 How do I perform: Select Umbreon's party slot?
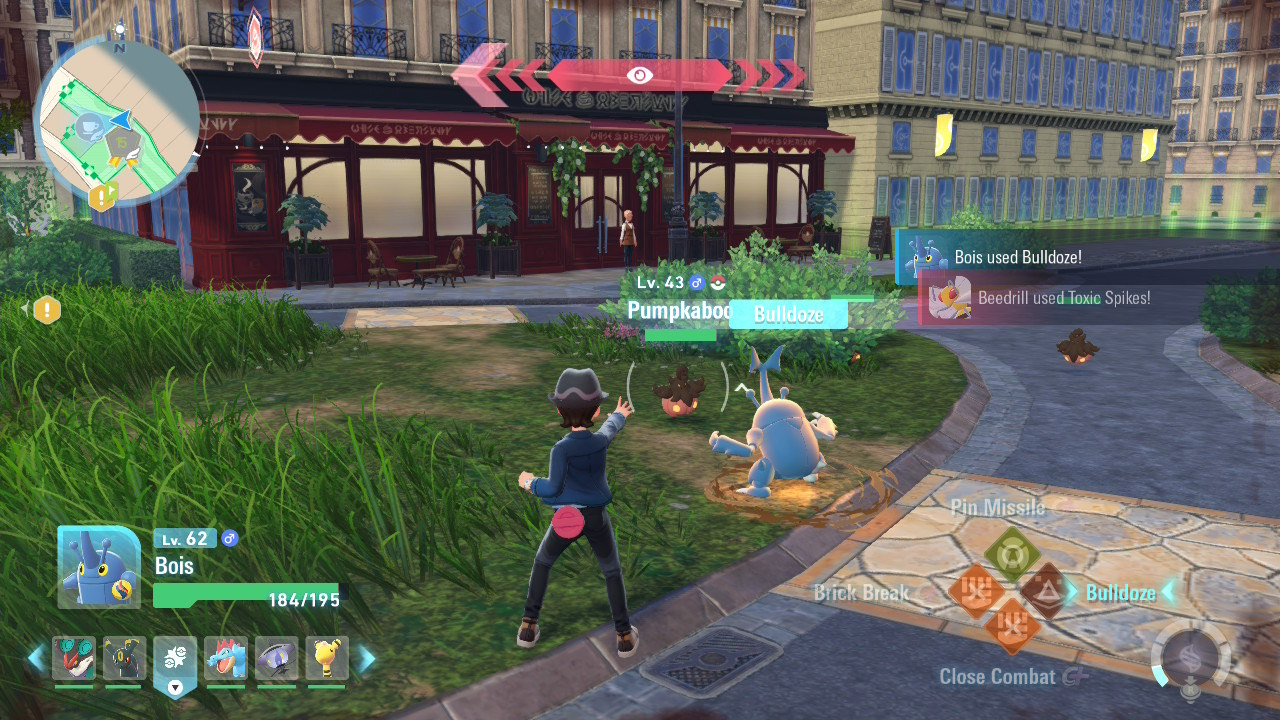click(124, 658)
